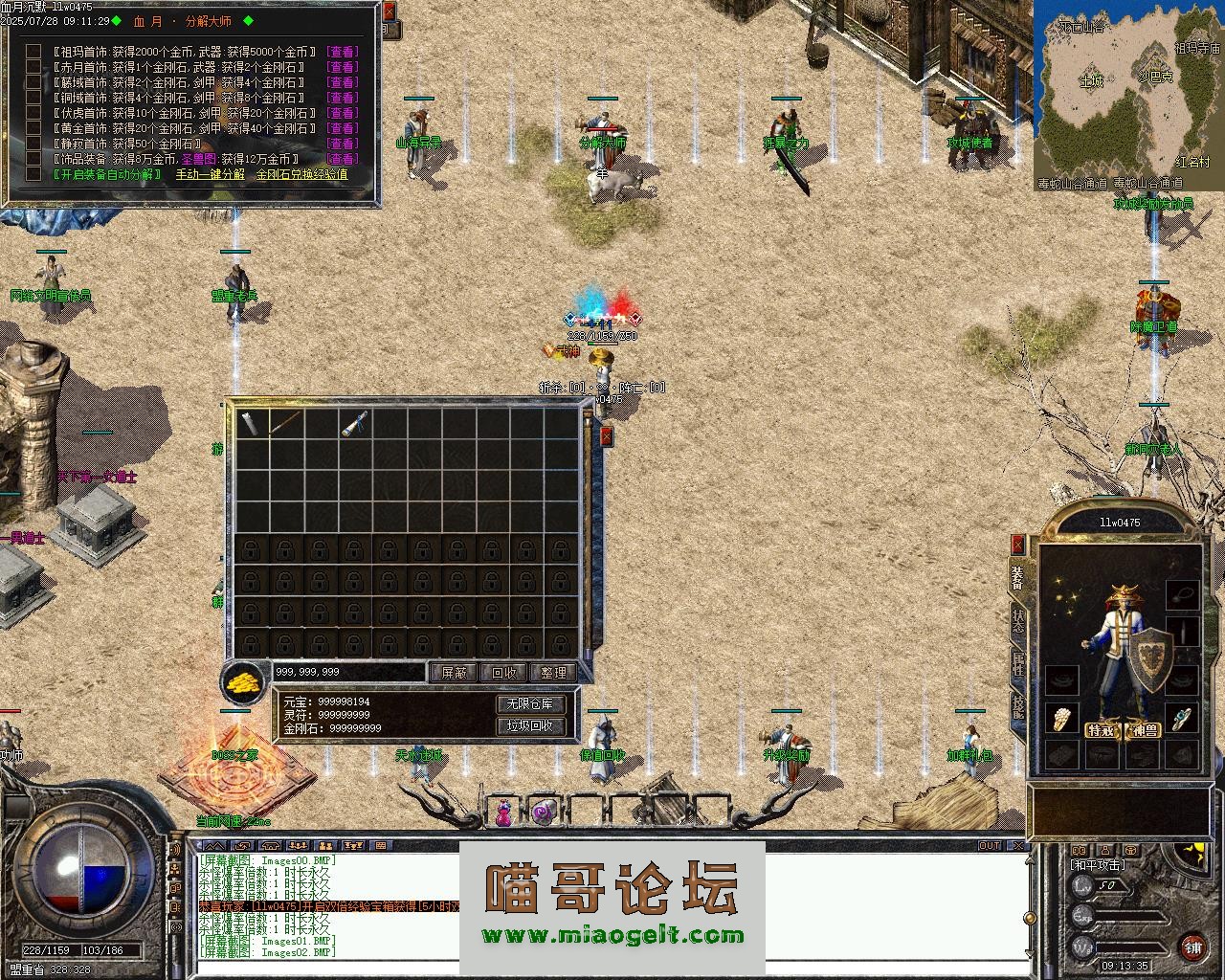Choose 手动一键分解 manual decompose link

tap(210, 175)
